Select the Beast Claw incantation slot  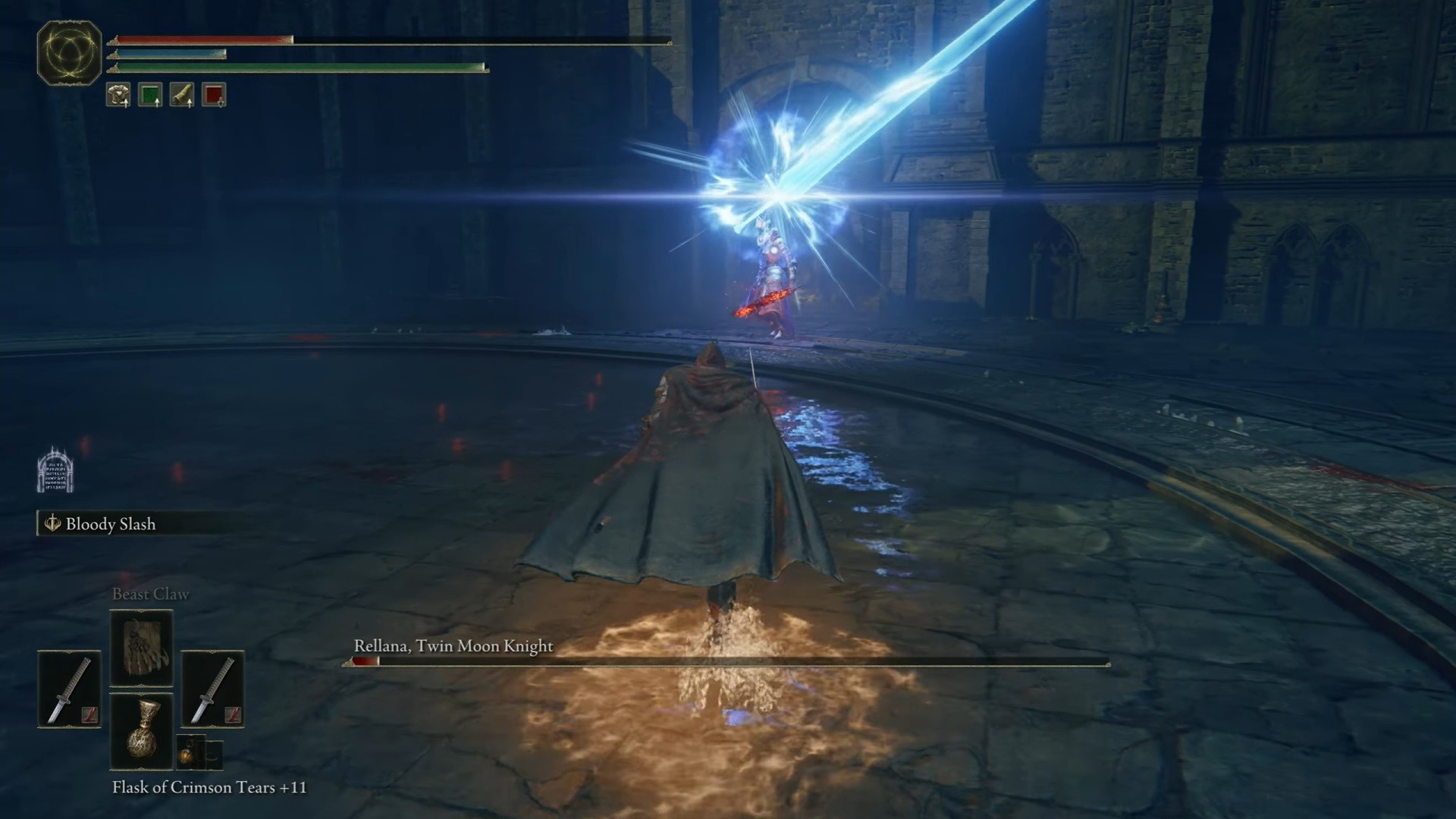coord(142,648)
